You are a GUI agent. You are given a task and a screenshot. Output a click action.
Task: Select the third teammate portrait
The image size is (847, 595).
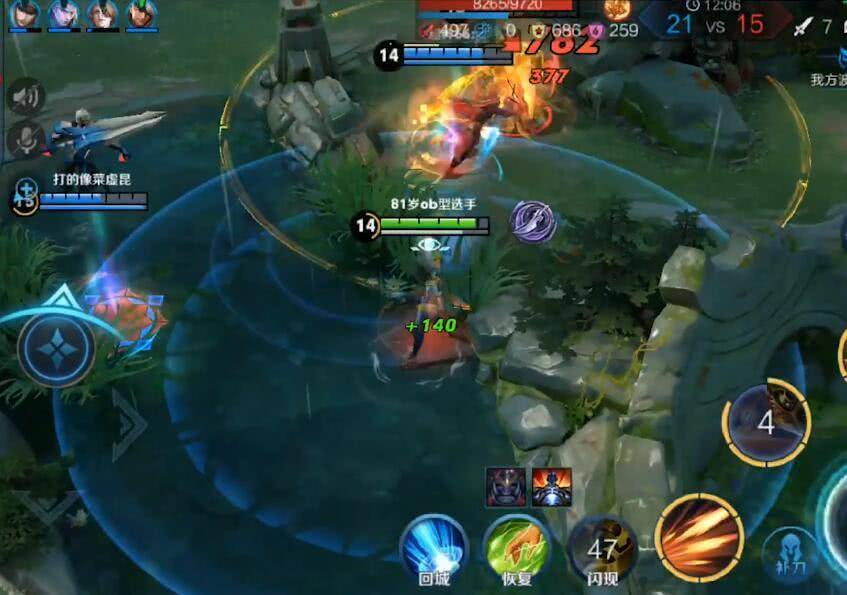click(x=102, y=14)
